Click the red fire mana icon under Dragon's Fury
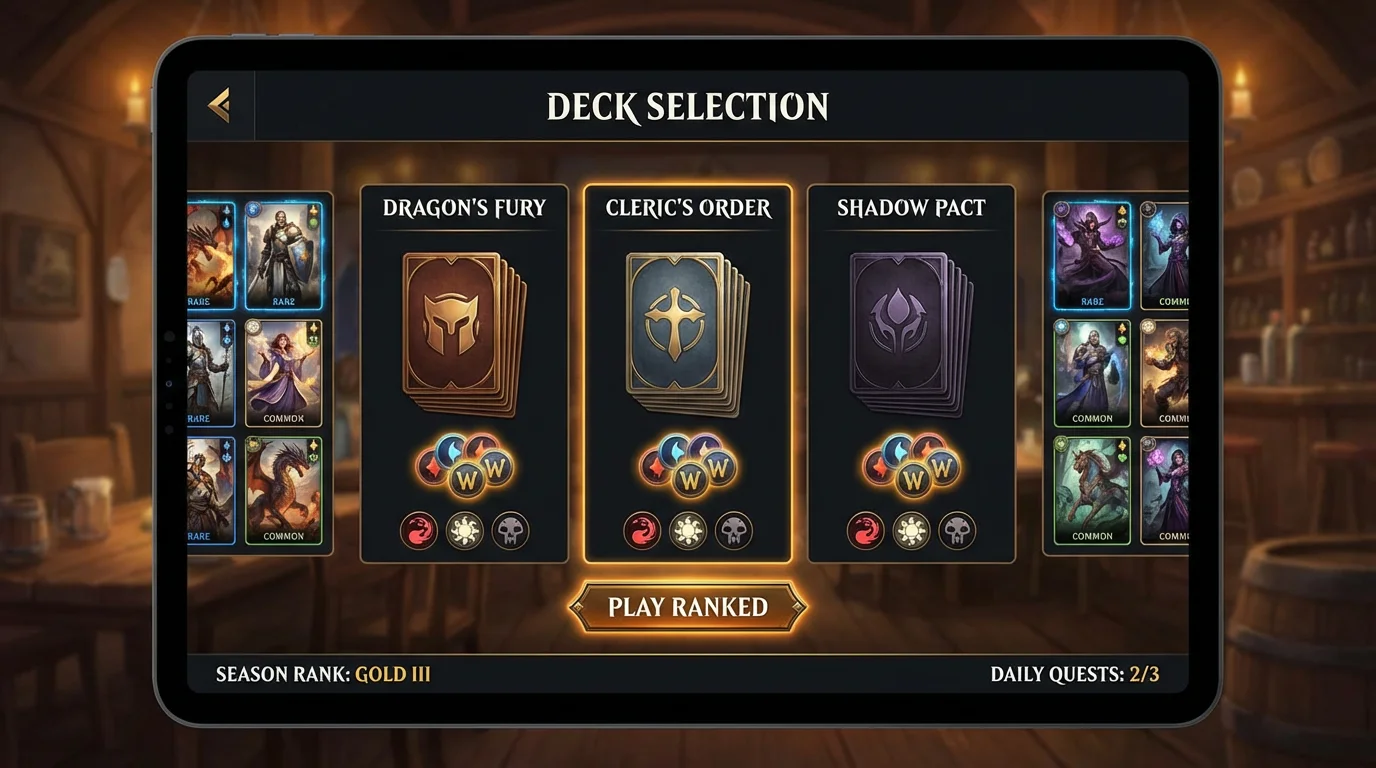 419,531
